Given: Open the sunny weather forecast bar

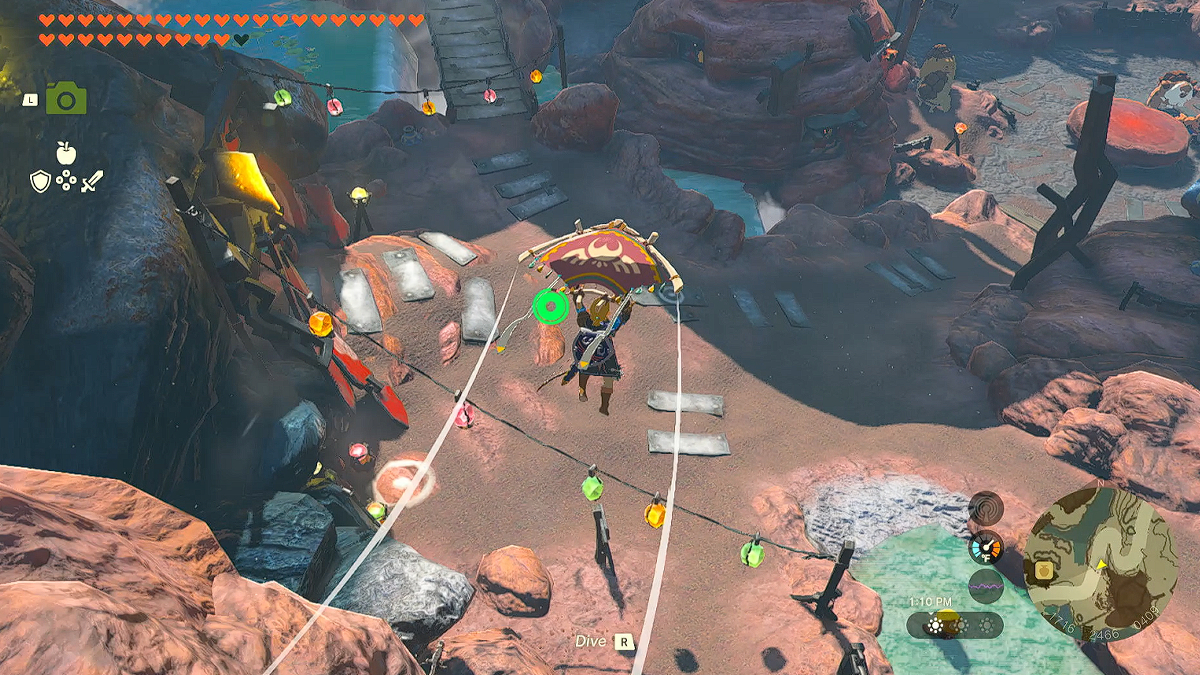Looking at the screenshot, I should 956,626.
